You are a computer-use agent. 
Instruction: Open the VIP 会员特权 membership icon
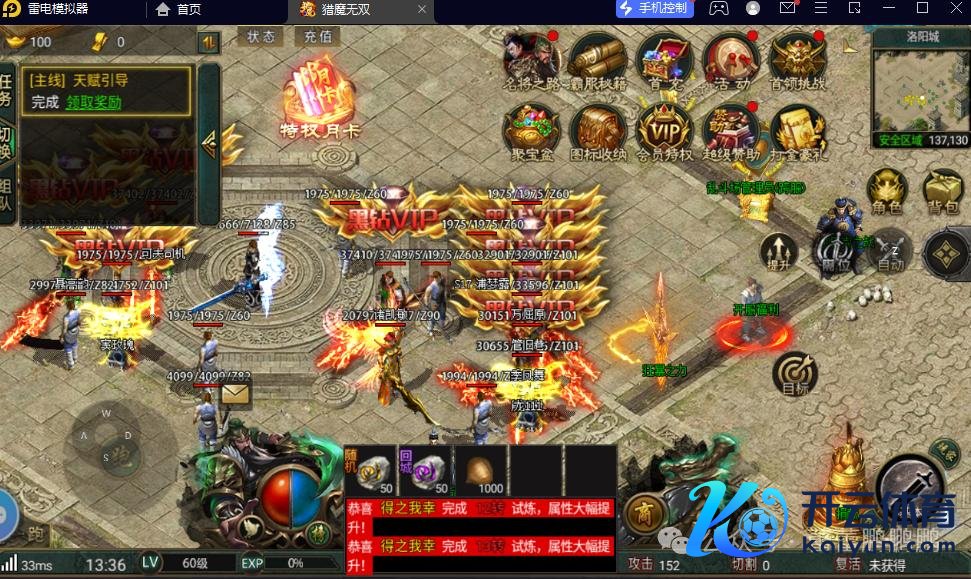click(x=664, y=129)
